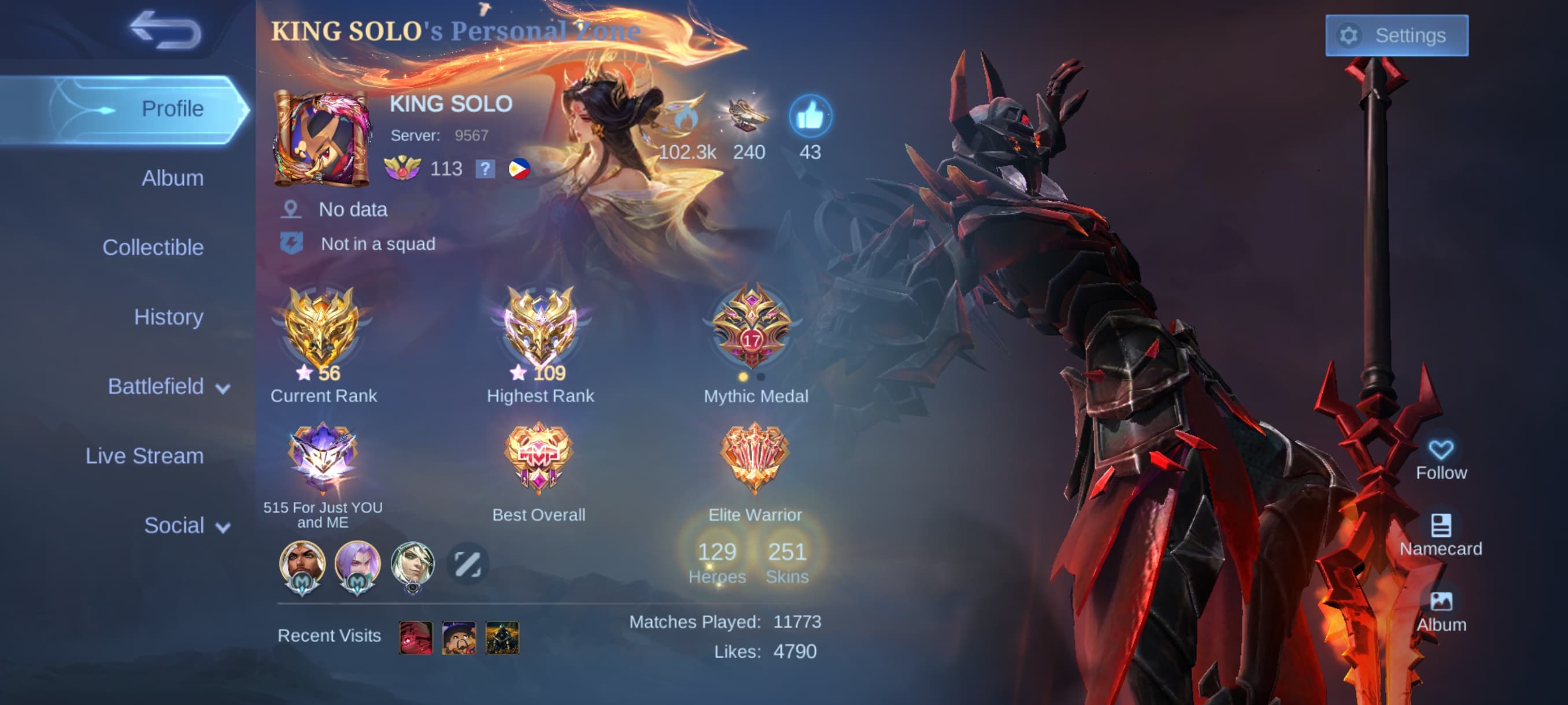Go back with the return arrow
Image resolution: width=1568 pixels, height=705 pixels.
165,29
